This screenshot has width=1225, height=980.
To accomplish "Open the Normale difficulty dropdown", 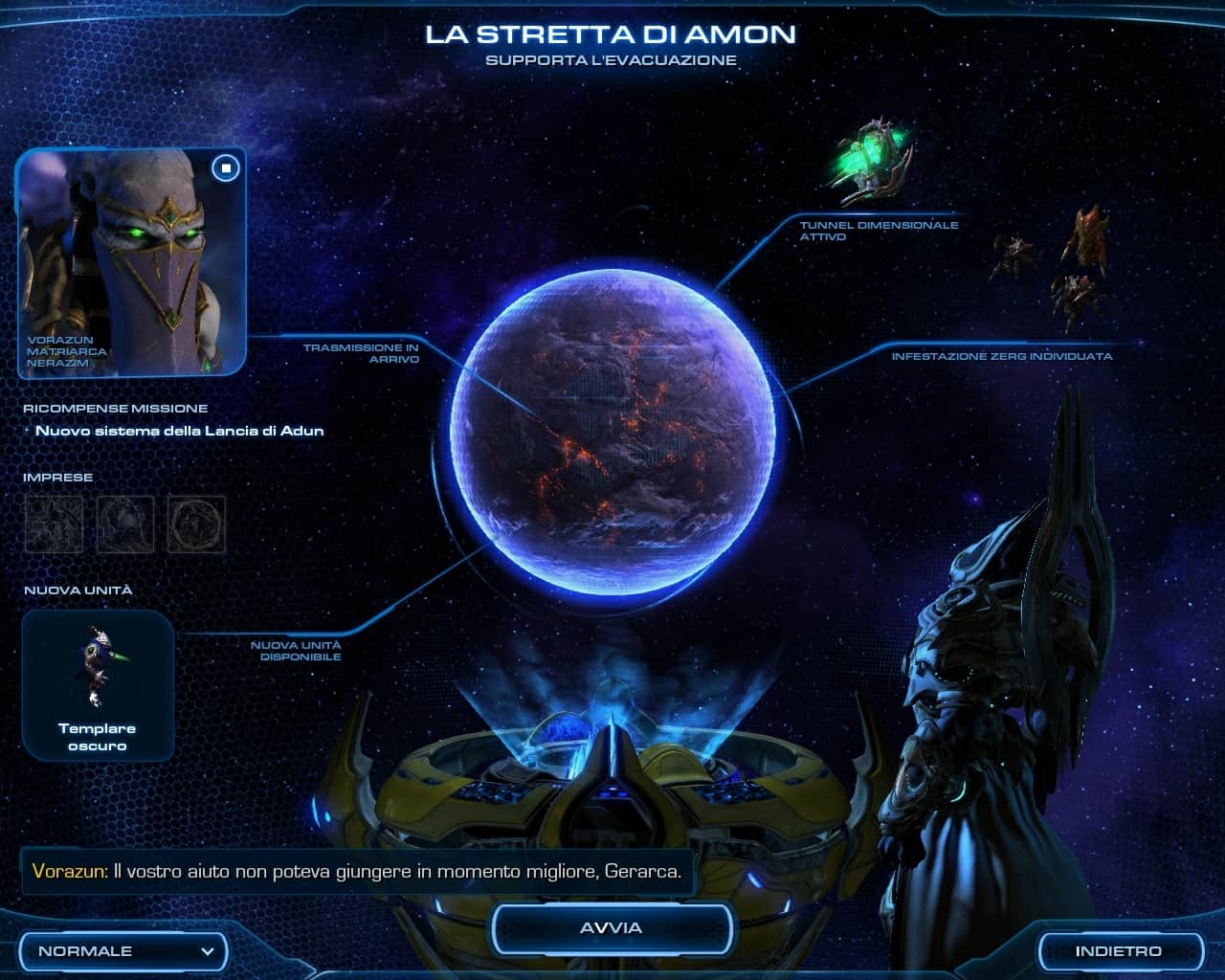I will [x=124, y=951].
